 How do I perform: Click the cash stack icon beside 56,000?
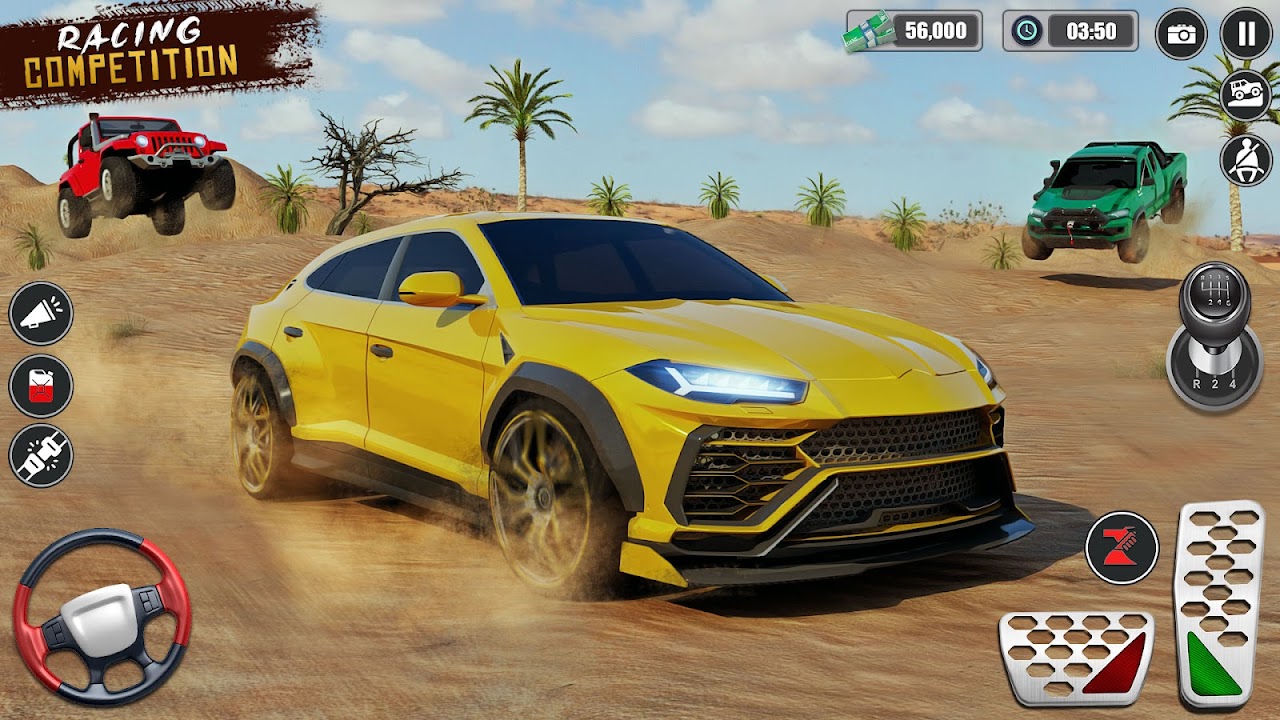tap(867, 30)
